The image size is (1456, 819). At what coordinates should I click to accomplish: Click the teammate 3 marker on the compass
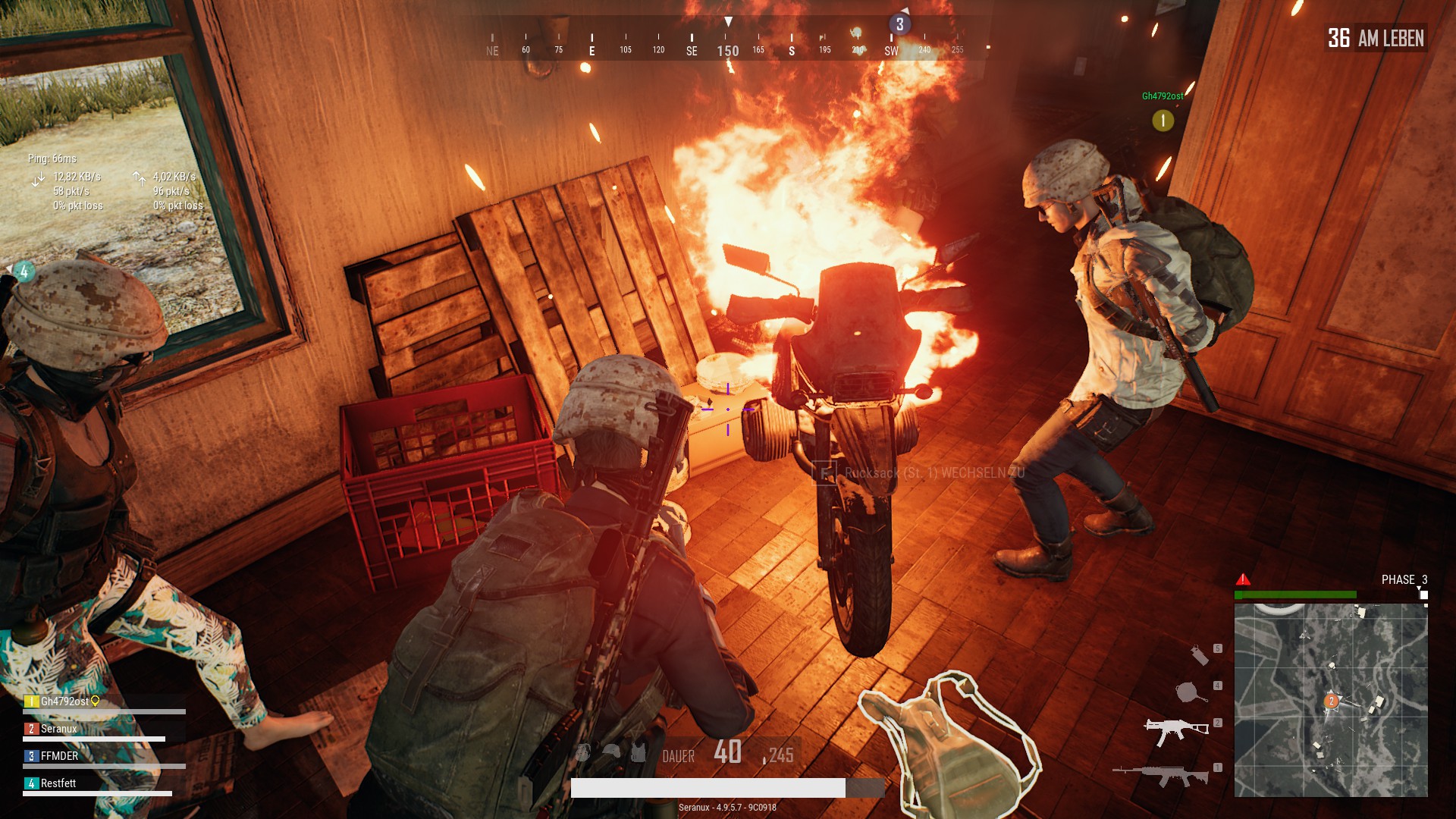click(x=899, y=24)
